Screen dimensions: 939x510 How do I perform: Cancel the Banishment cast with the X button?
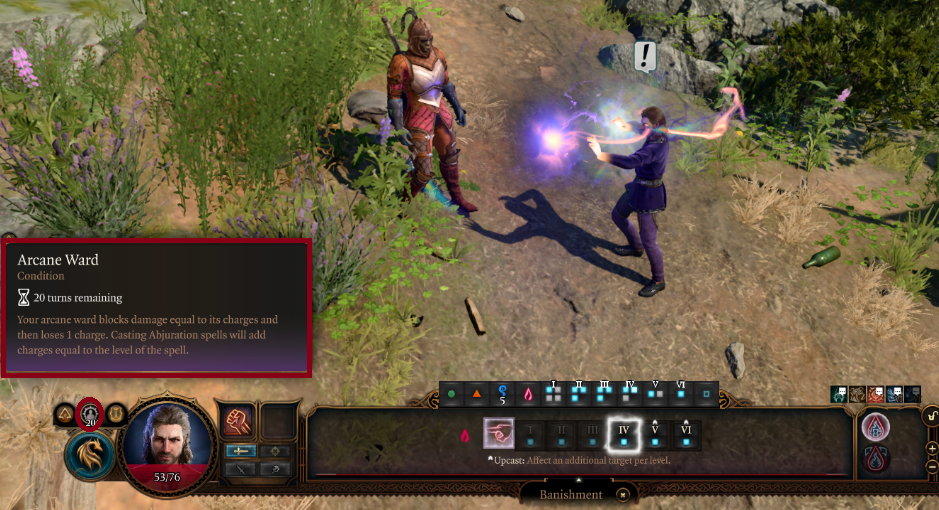pyautogui.click(x=623, y=494)
